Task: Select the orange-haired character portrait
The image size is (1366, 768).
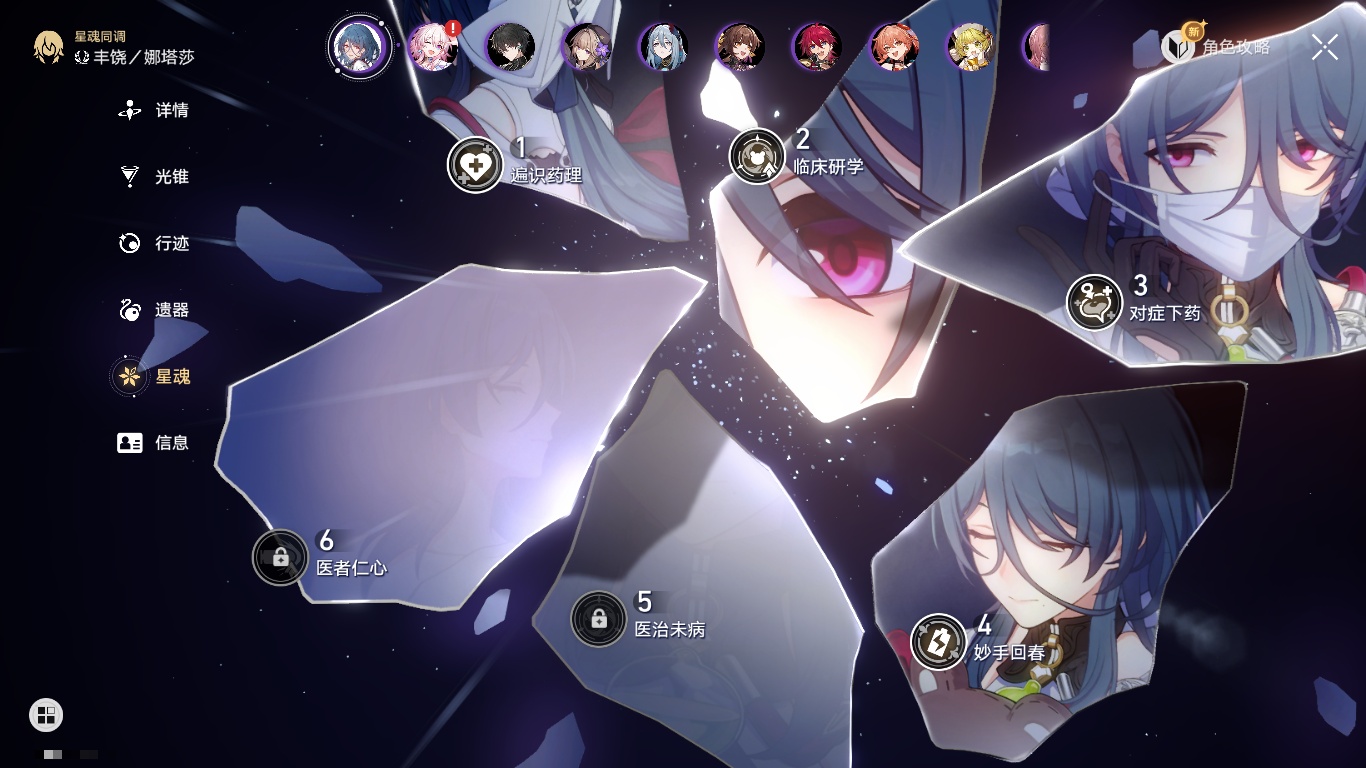Action: click(x=893, y=47)
